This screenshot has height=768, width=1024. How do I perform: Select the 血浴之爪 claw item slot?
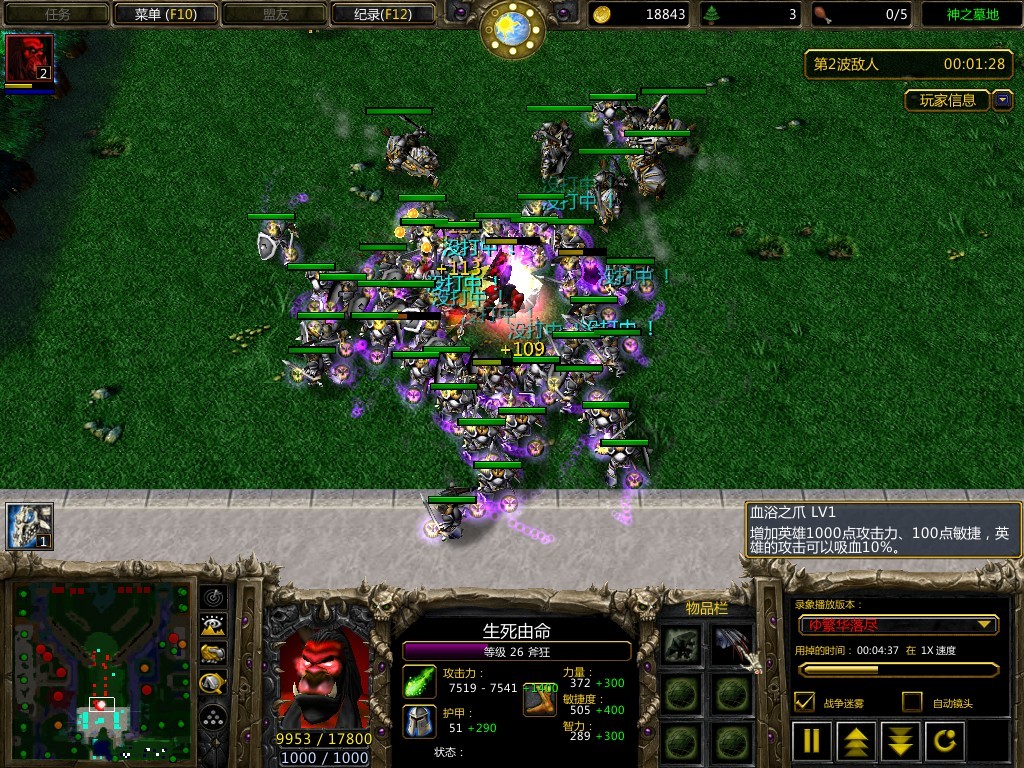(732, 646)
